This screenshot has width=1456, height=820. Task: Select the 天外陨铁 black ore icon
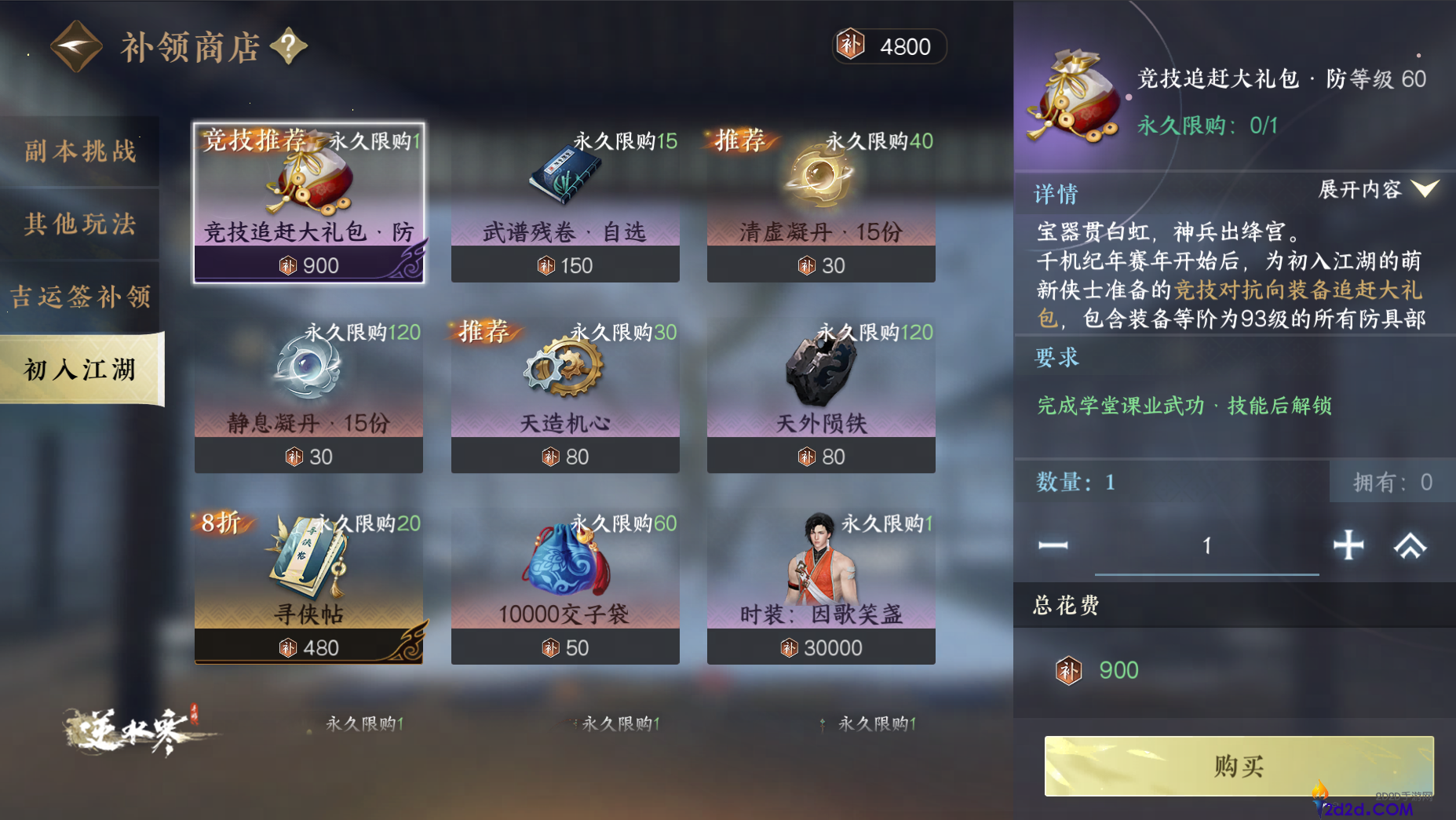click(x=820, y=369)
